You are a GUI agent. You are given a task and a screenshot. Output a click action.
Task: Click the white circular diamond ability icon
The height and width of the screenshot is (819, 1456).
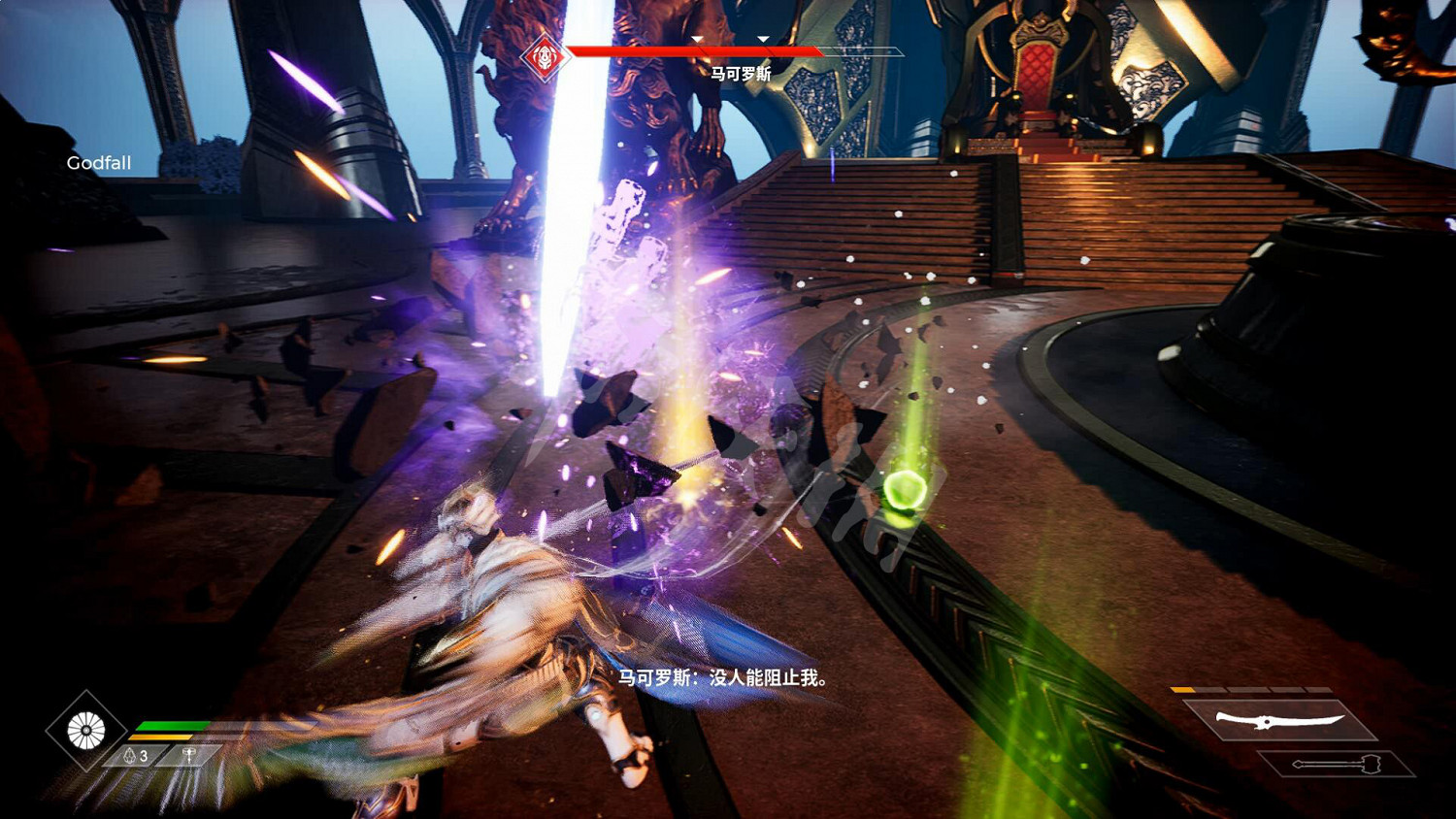[x=86, y=731]
